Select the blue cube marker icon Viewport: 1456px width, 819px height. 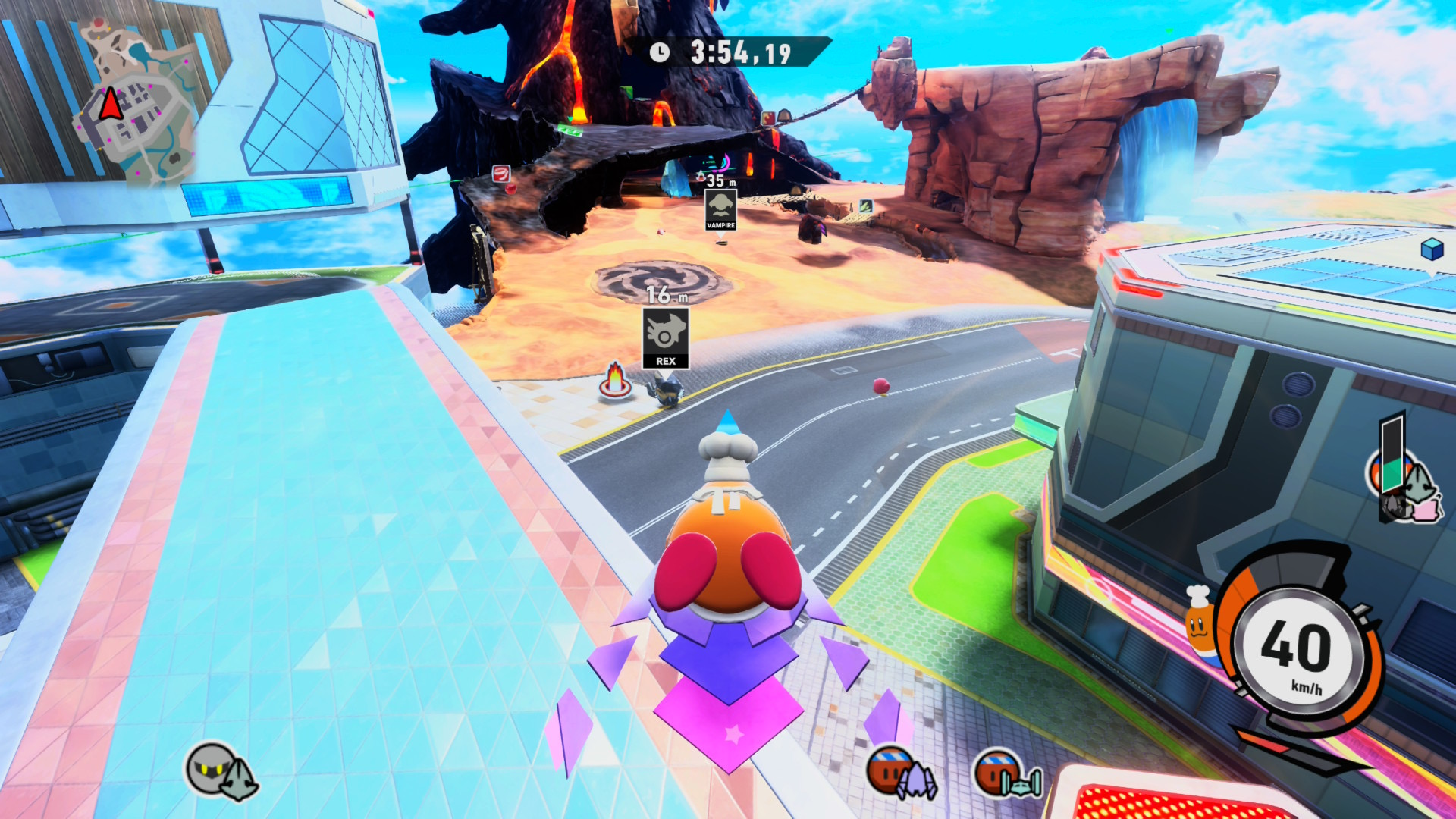(x=1432, y=248)
